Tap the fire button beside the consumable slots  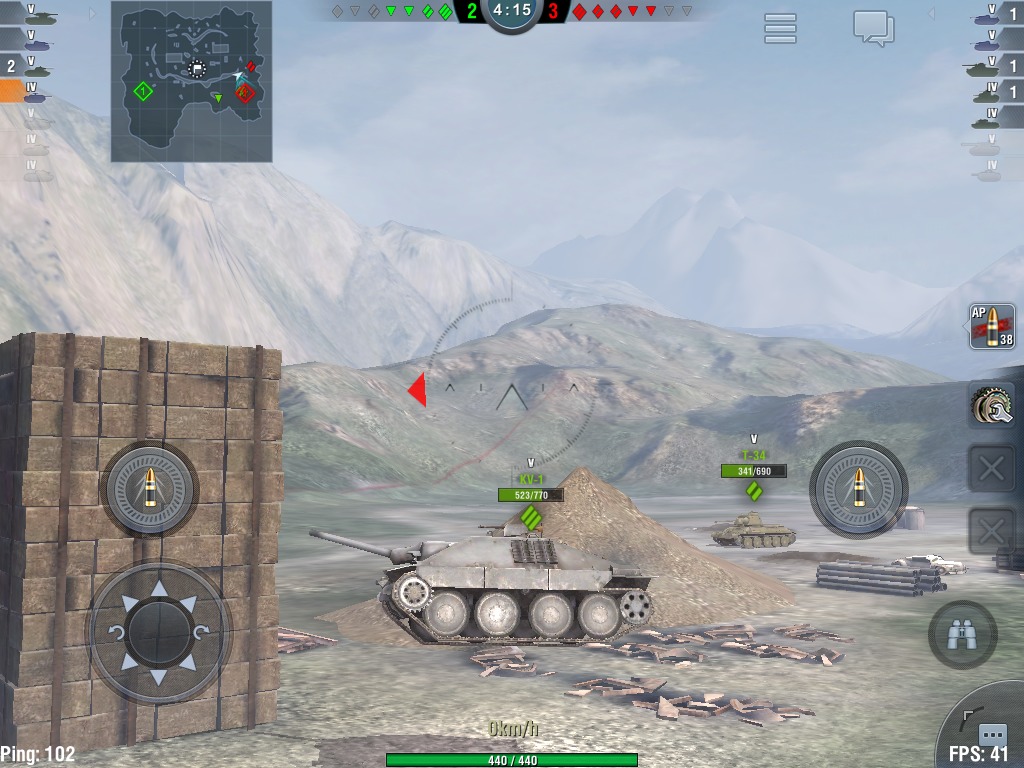coord(858,489)
